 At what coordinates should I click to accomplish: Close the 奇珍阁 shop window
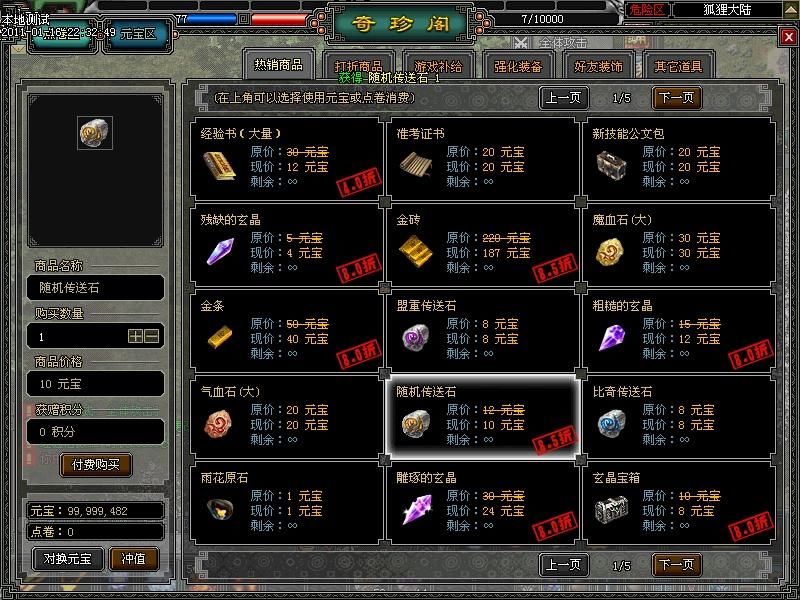[x=788, y=38]
